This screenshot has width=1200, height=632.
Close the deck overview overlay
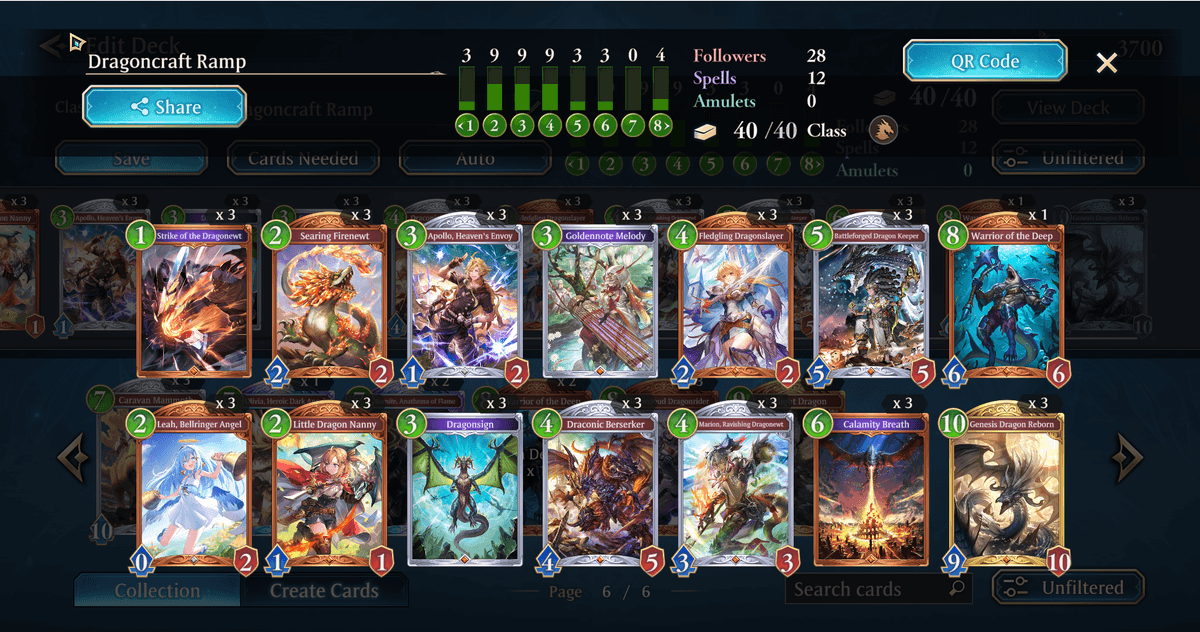tap(1106, 63)
